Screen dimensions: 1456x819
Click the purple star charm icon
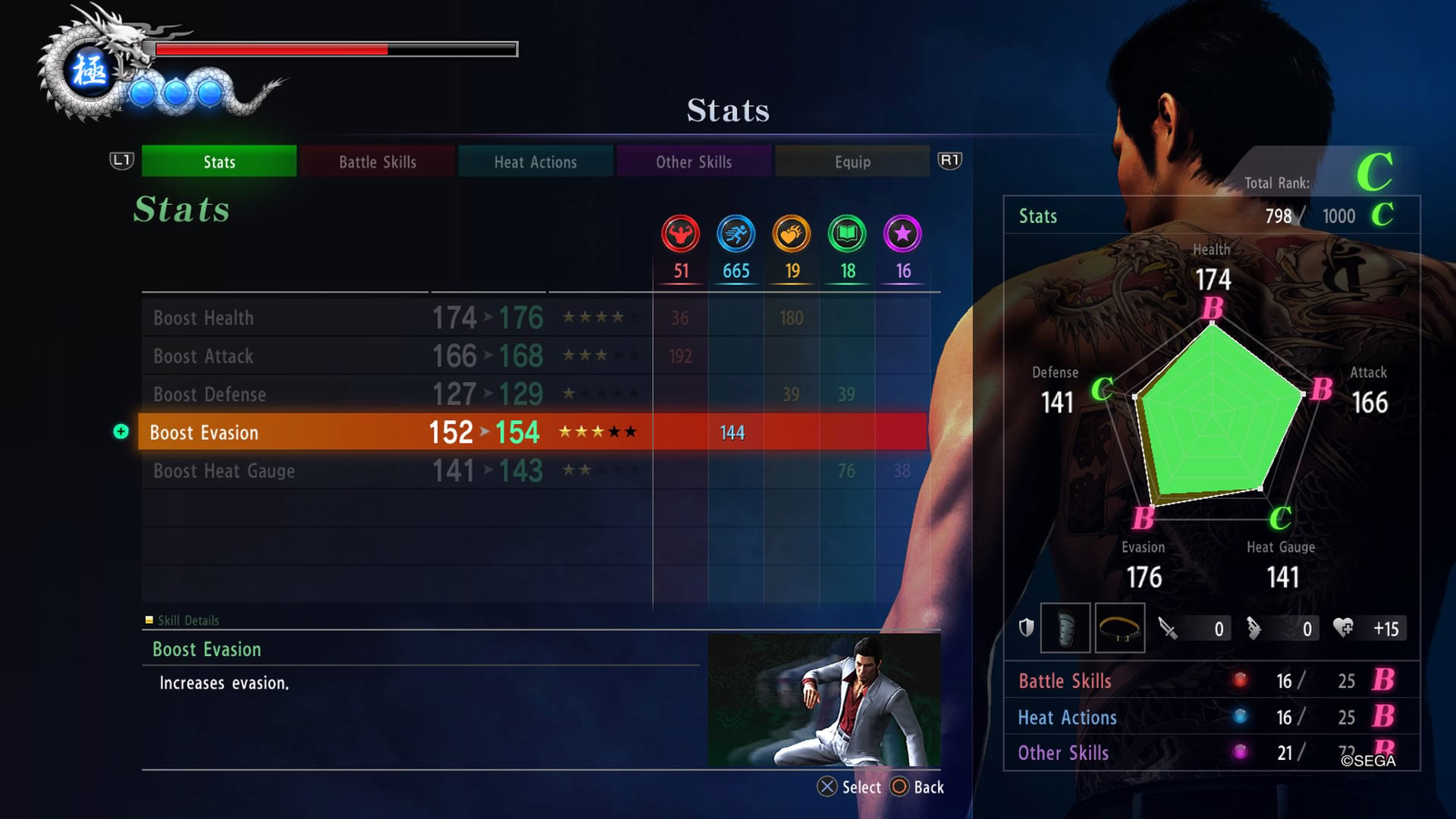coord(902,234)
